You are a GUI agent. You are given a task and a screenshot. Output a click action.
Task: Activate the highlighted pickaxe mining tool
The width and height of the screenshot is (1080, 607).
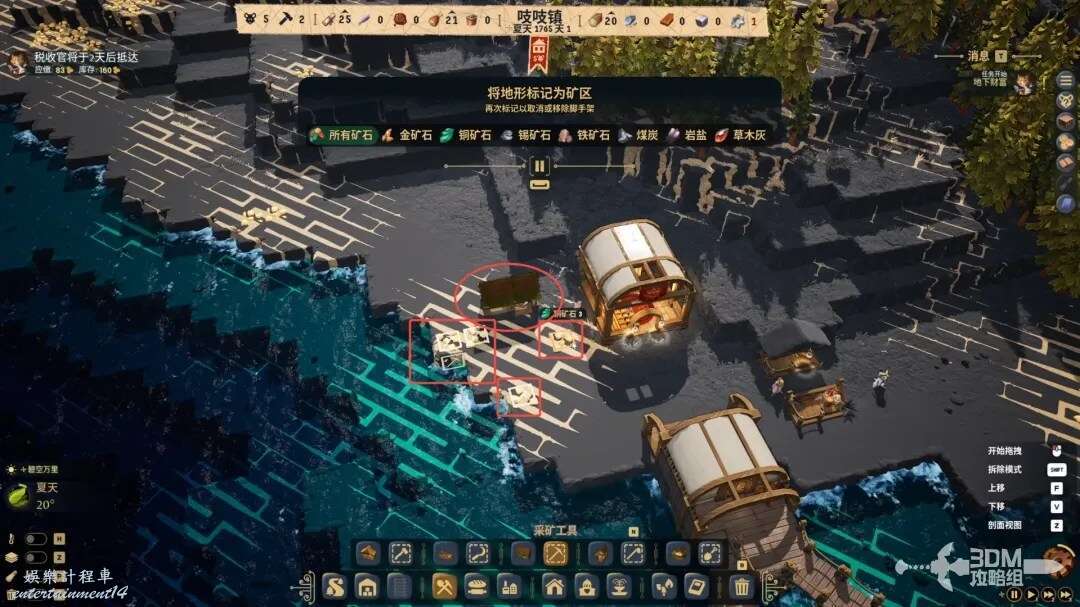click(555, 553)
